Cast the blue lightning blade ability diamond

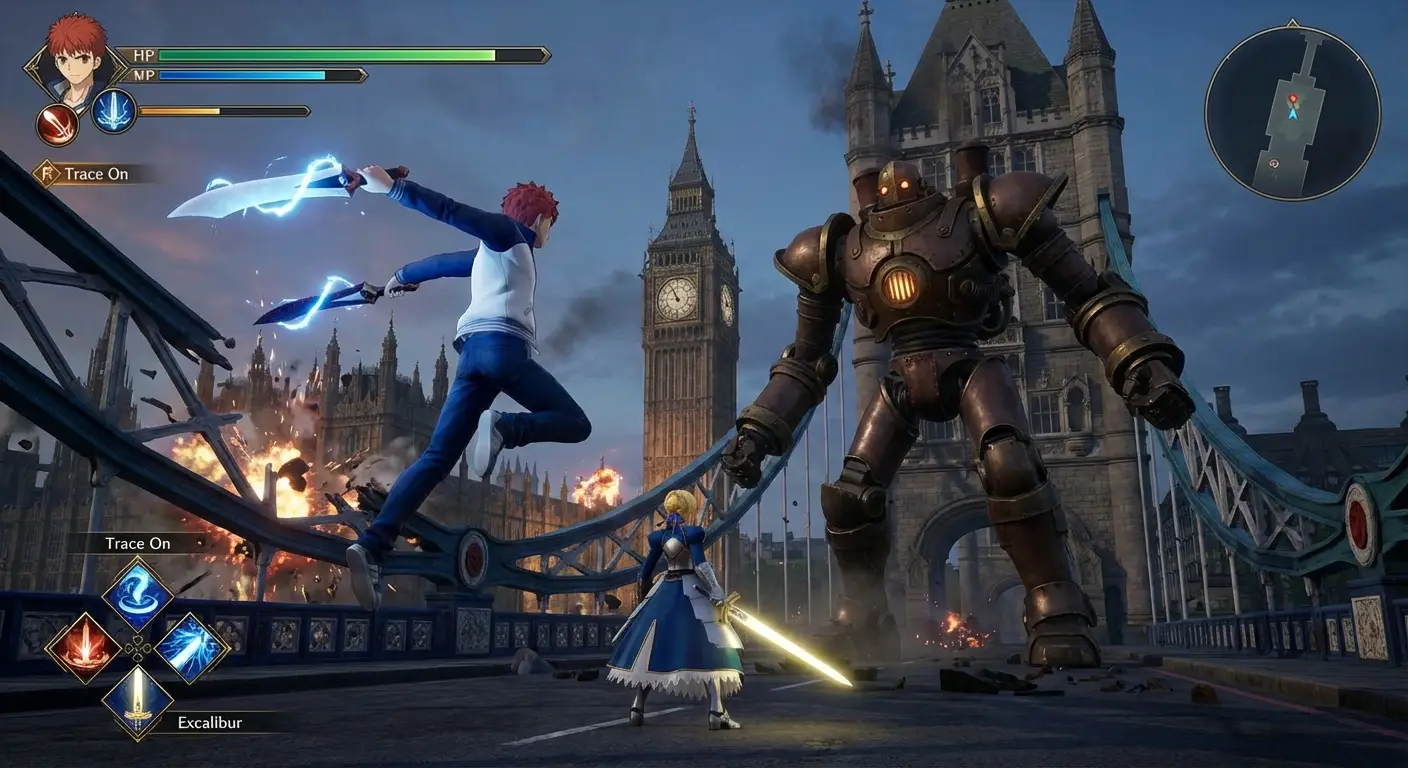click(190, 648)
